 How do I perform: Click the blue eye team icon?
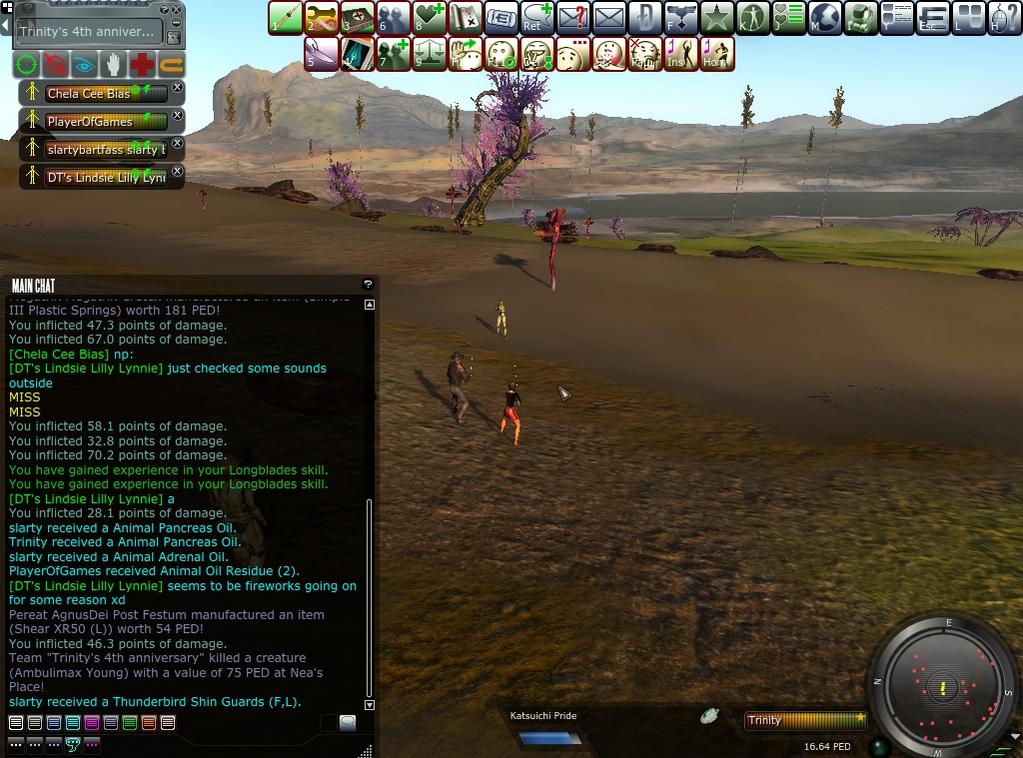tap(84, 65)
